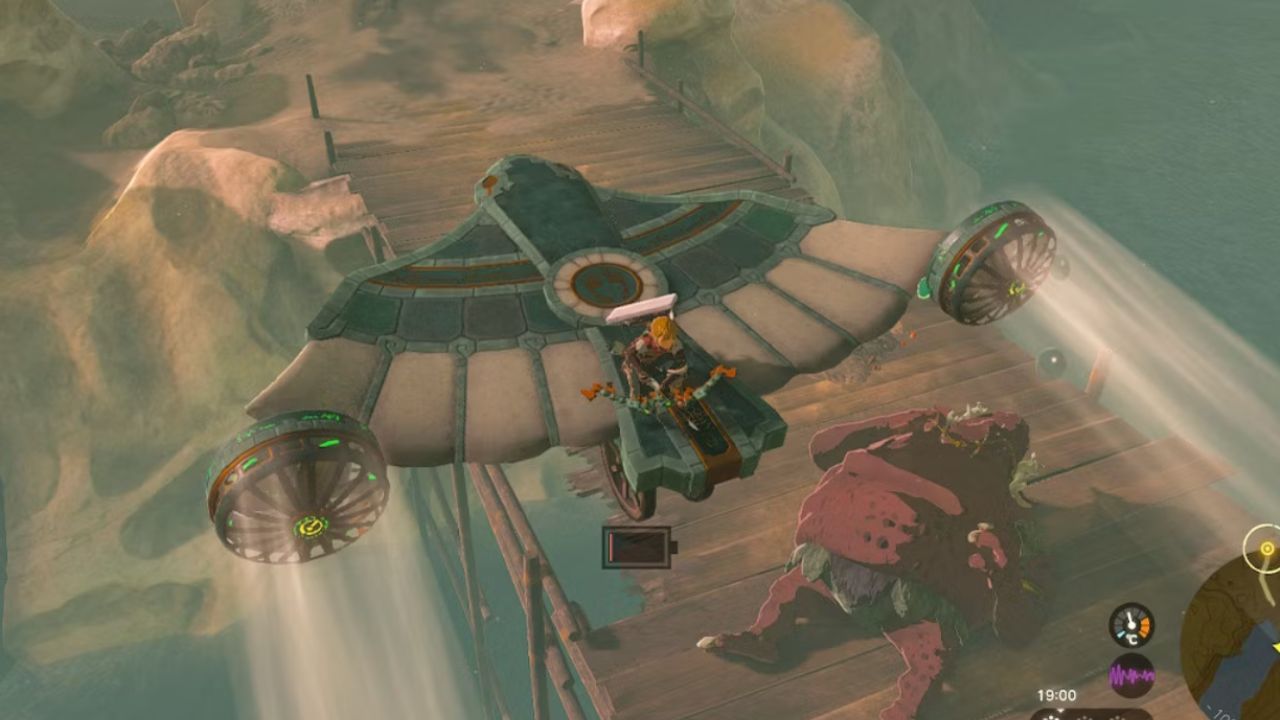The image size is (1280, 720).
Task: Click the purple noise meter icon
Action: [x=1132, y=675]
